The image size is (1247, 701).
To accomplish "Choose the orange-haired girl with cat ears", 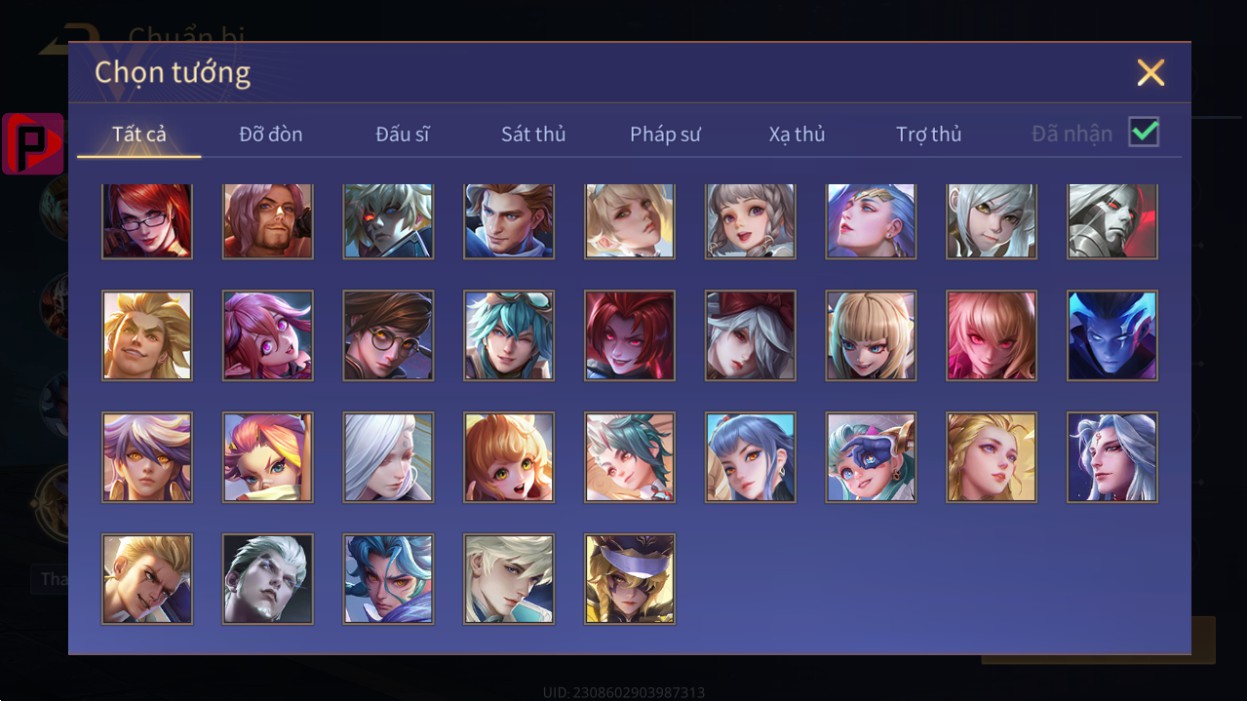I will click(x=509, y=457).
